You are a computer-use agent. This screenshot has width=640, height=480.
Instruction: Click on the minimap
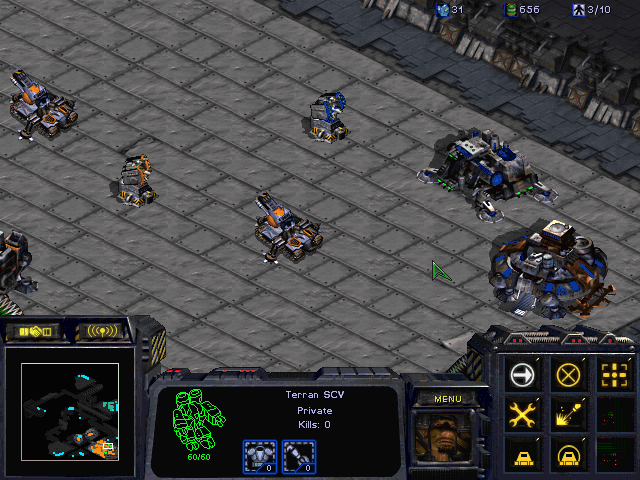[70, 410]
